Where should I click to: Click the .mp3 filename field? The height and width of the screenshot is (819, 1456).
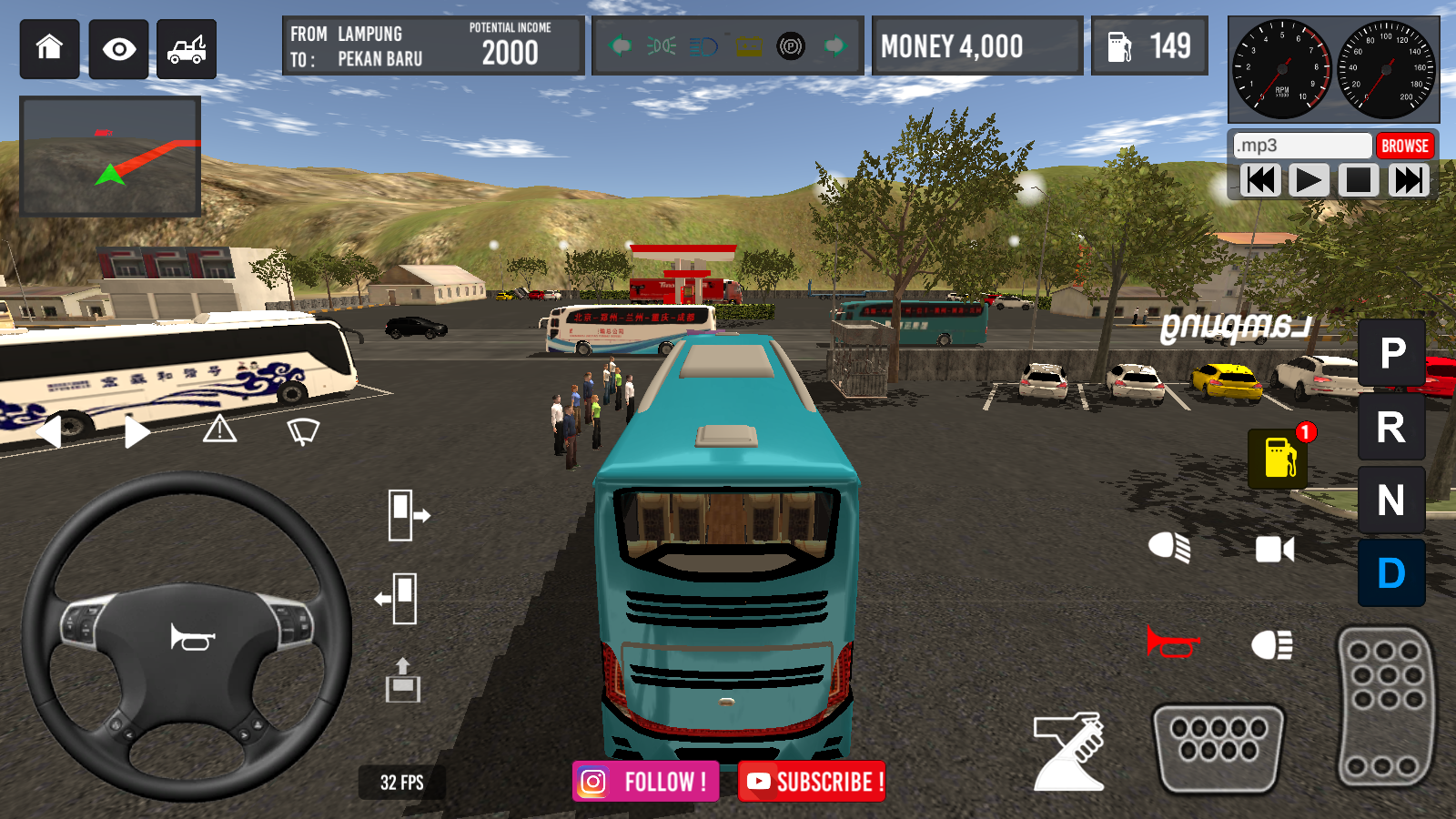1301,145
